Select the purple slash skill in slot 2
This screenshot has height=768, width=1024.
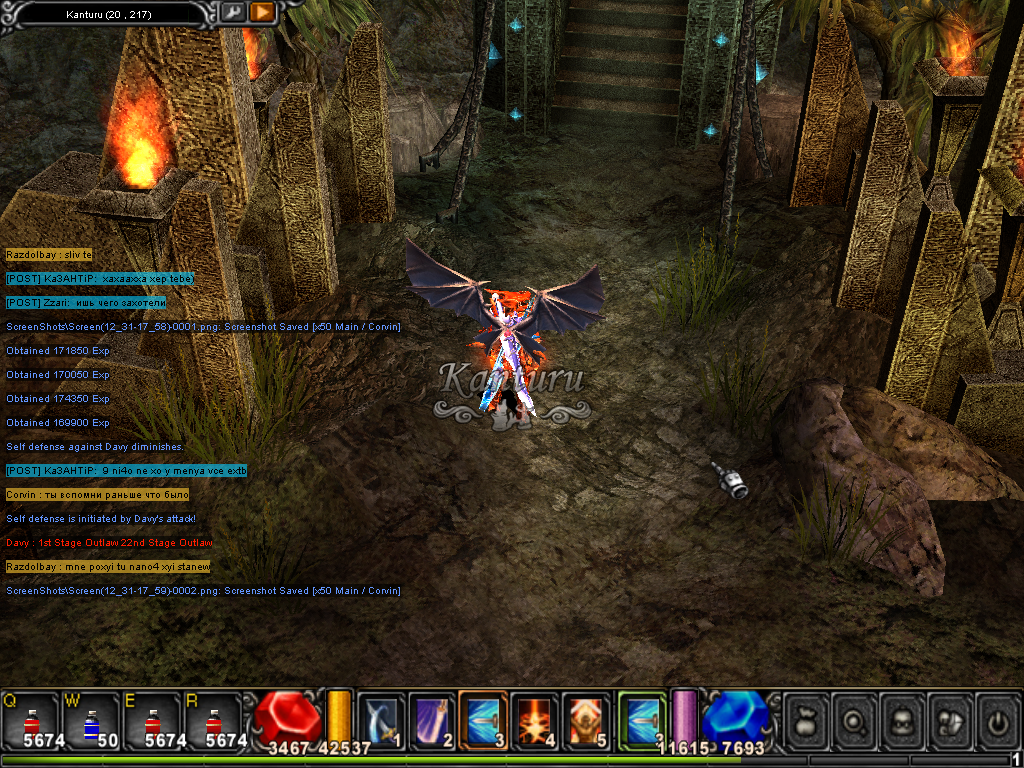432,719
